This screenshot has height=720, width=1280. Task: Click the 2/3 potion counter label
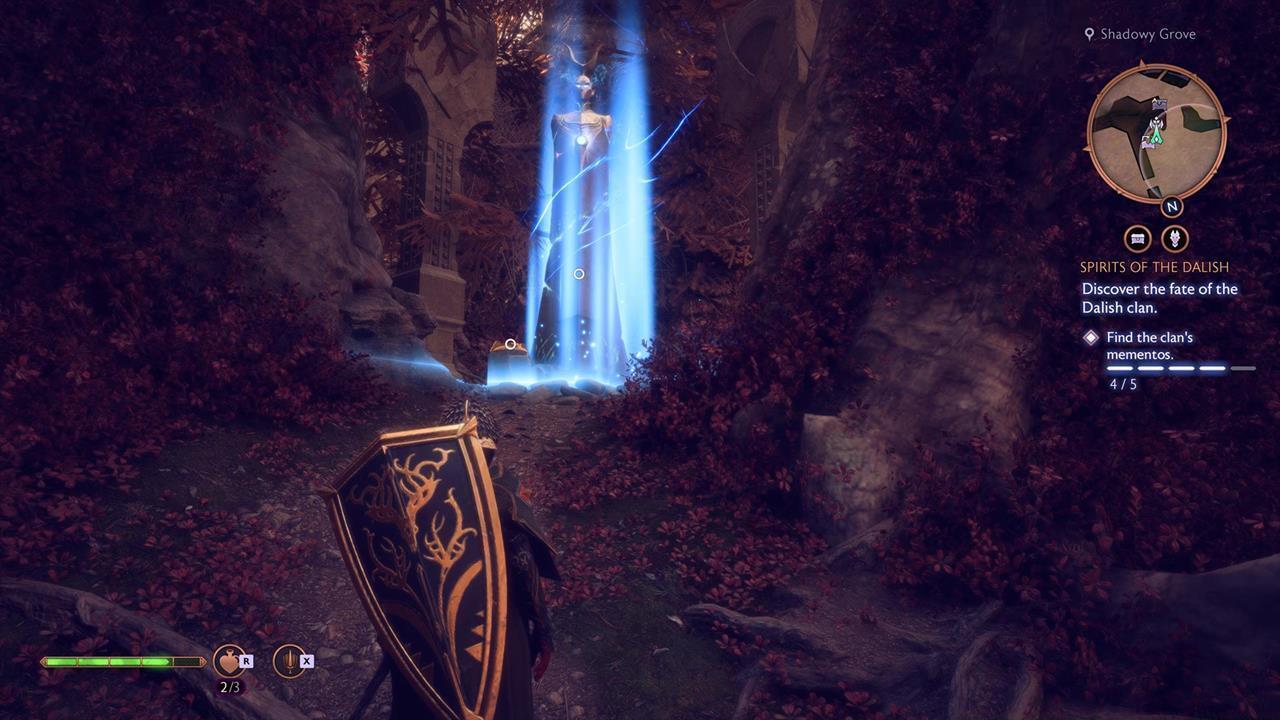[230, 686]
